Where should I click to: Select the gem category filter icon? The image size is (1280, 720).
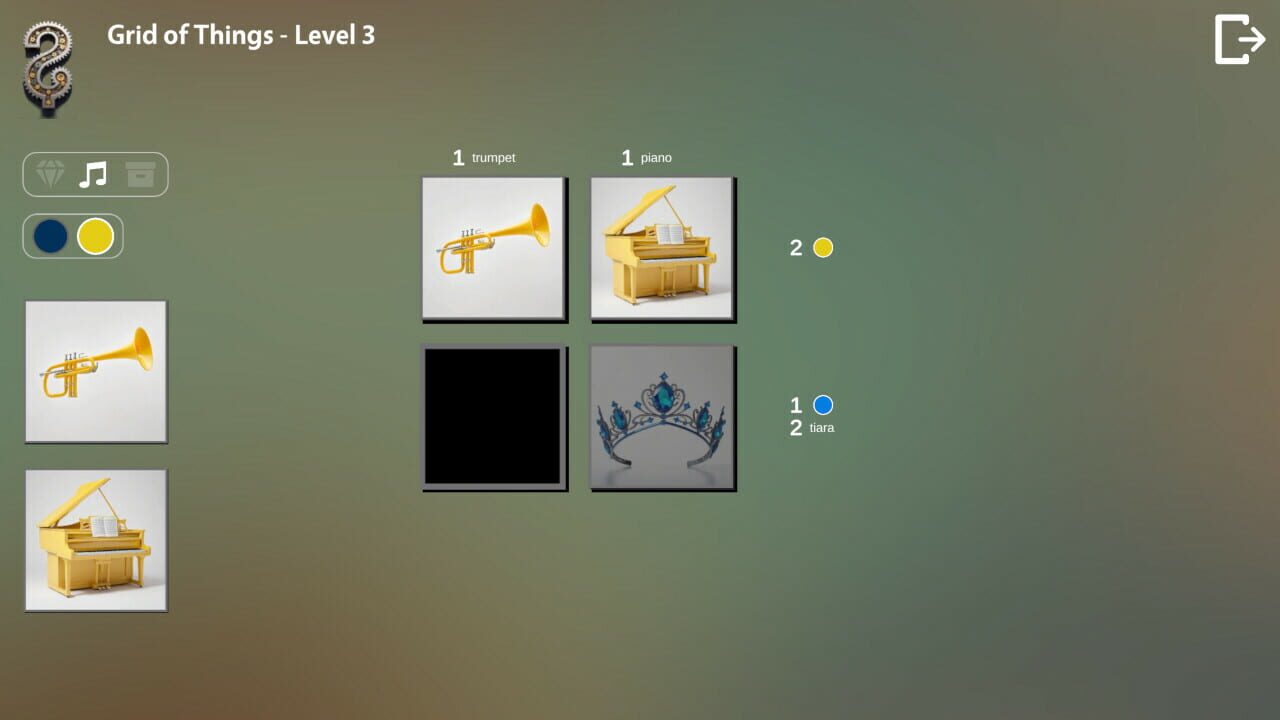pos(48,174)
